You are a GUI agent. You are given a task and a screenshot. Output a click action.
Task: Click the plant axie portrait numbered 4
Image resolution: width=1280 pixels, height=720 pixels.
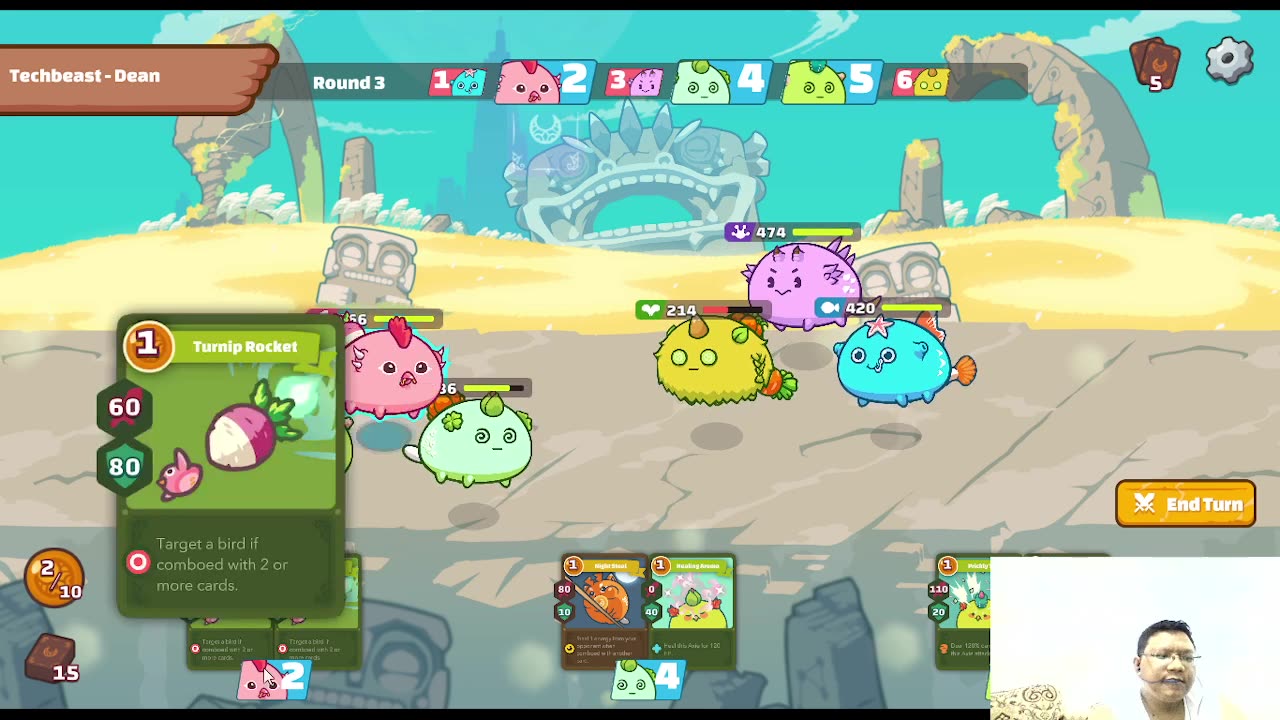click(715, 80)
